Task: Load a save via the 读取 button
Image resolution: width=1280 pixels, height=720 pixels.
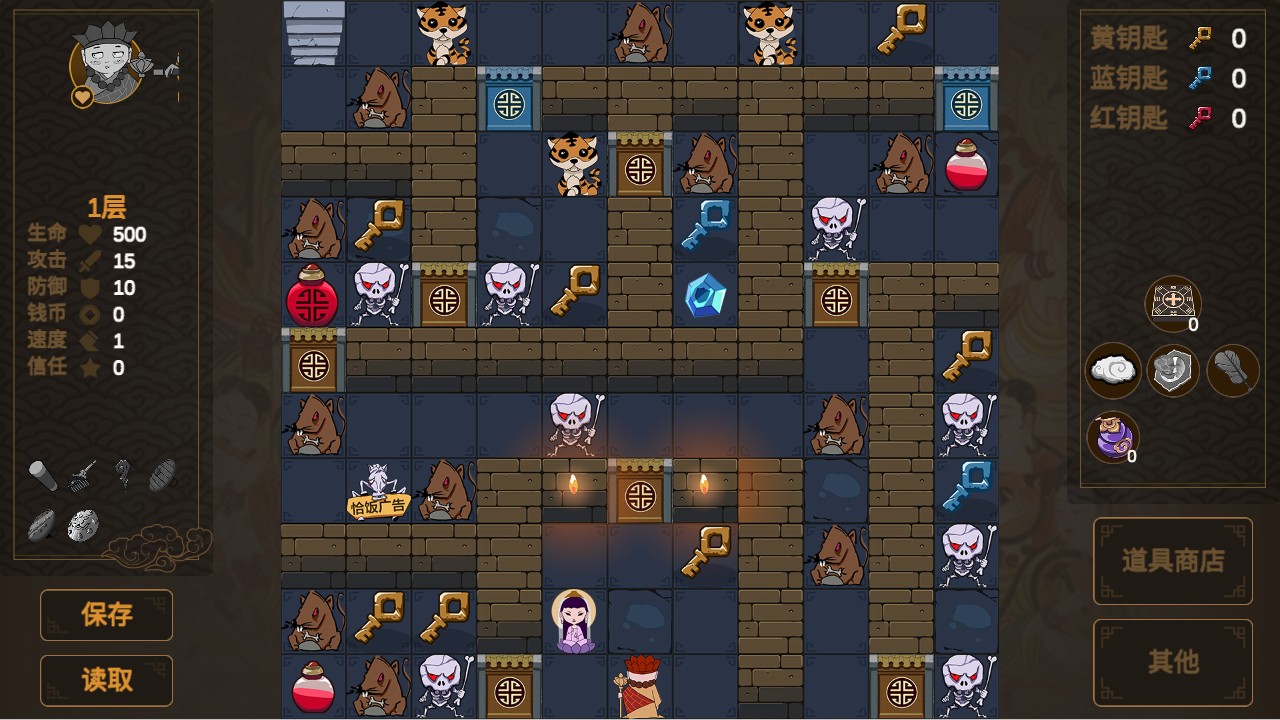Action: point(106,680)
